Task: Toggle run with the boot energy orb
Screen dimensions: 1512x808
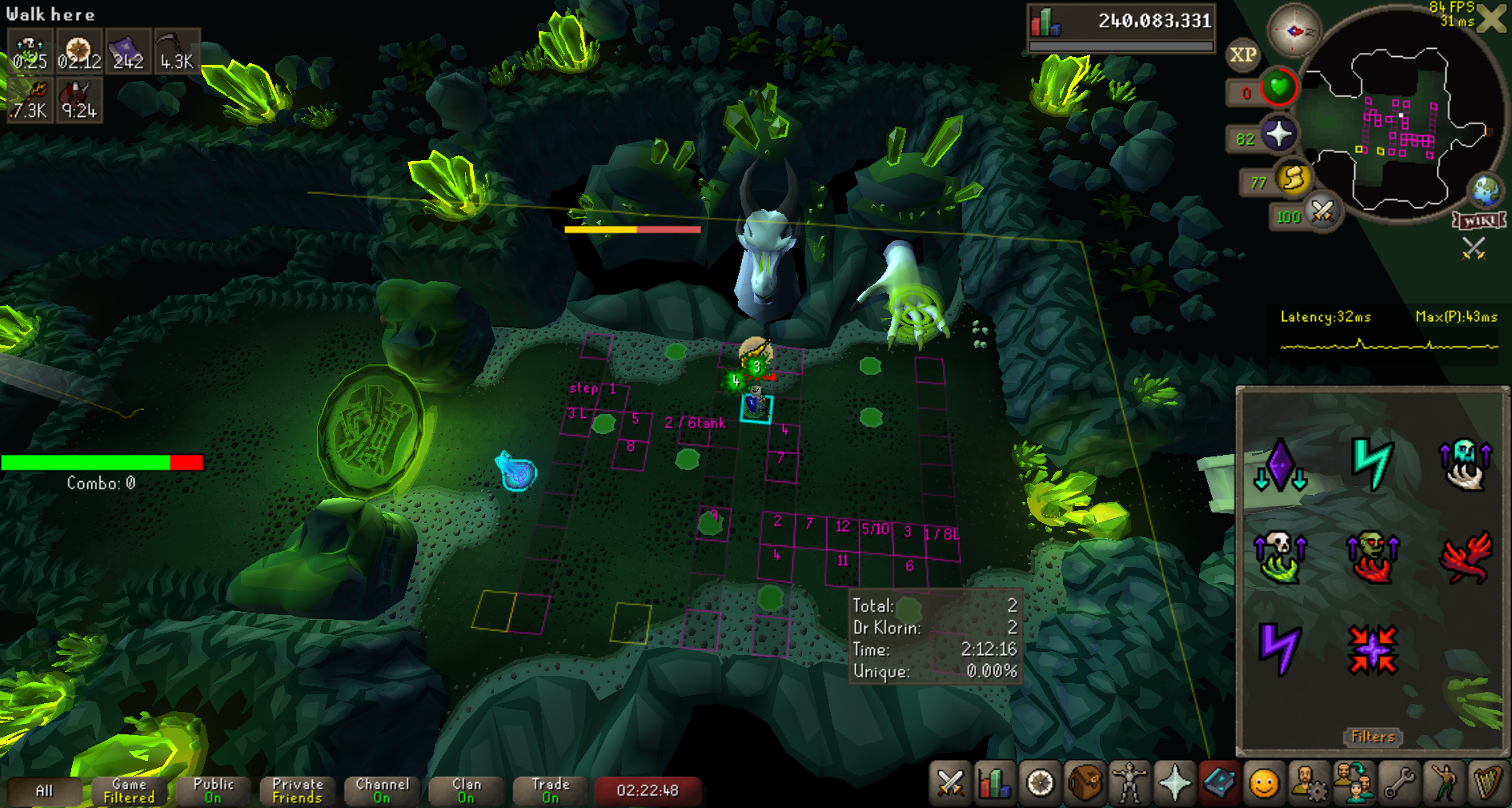Action: click(x=1292, y=179)
